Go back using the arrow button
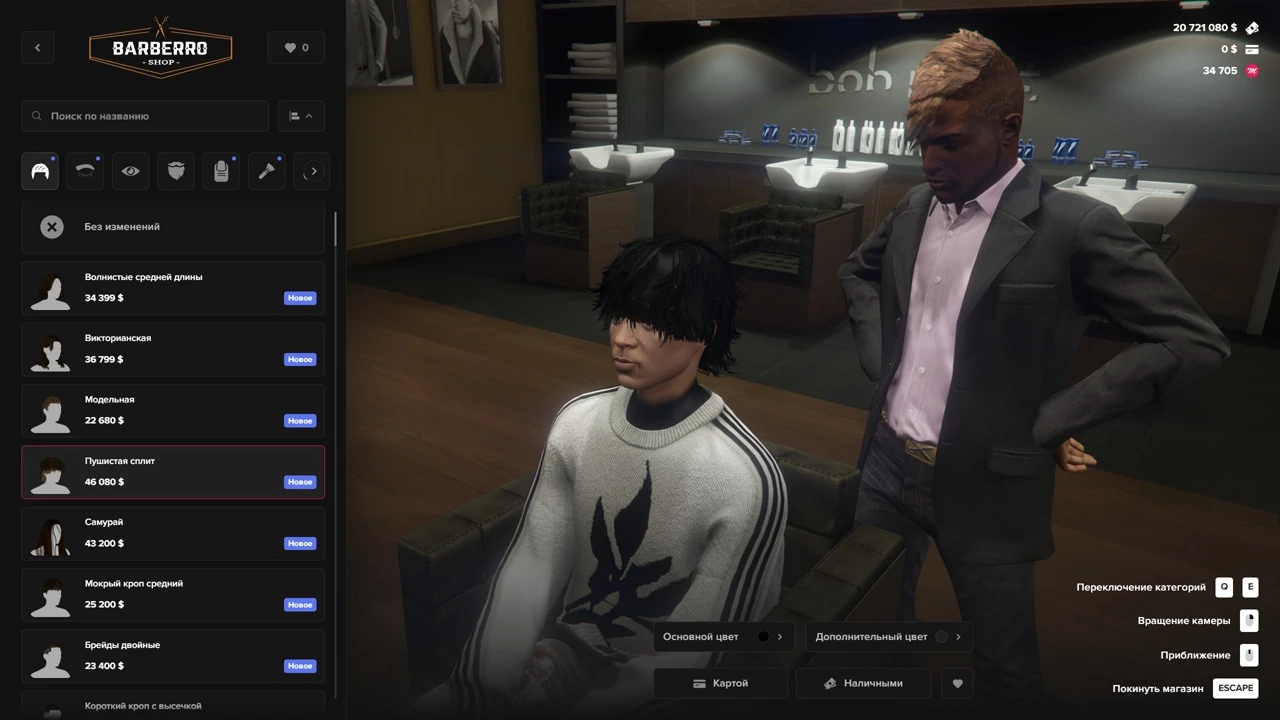The image size is (1280, 720). click(x=38, y=47)
